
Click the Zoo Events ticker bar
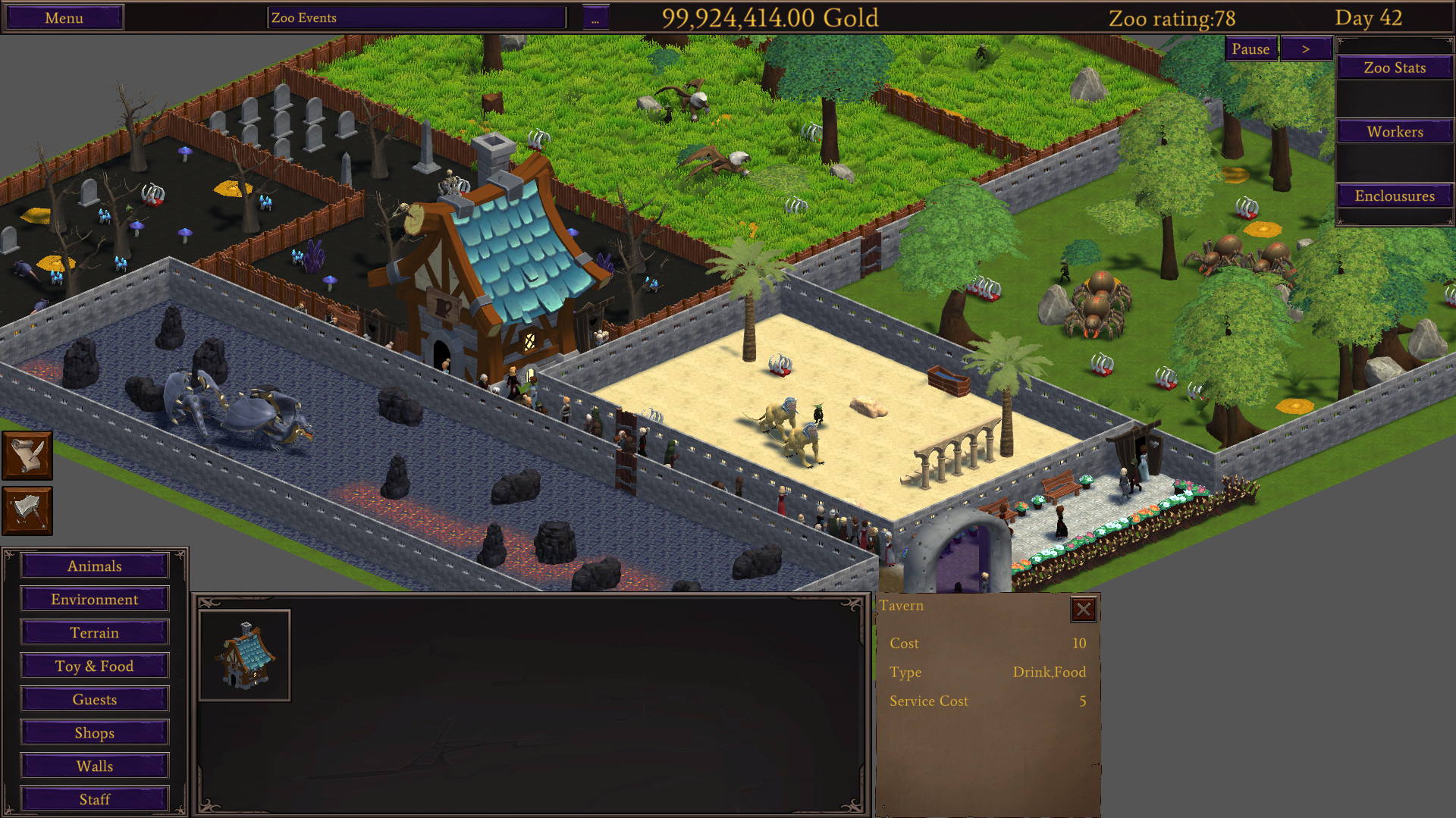(x=416, y=17)
